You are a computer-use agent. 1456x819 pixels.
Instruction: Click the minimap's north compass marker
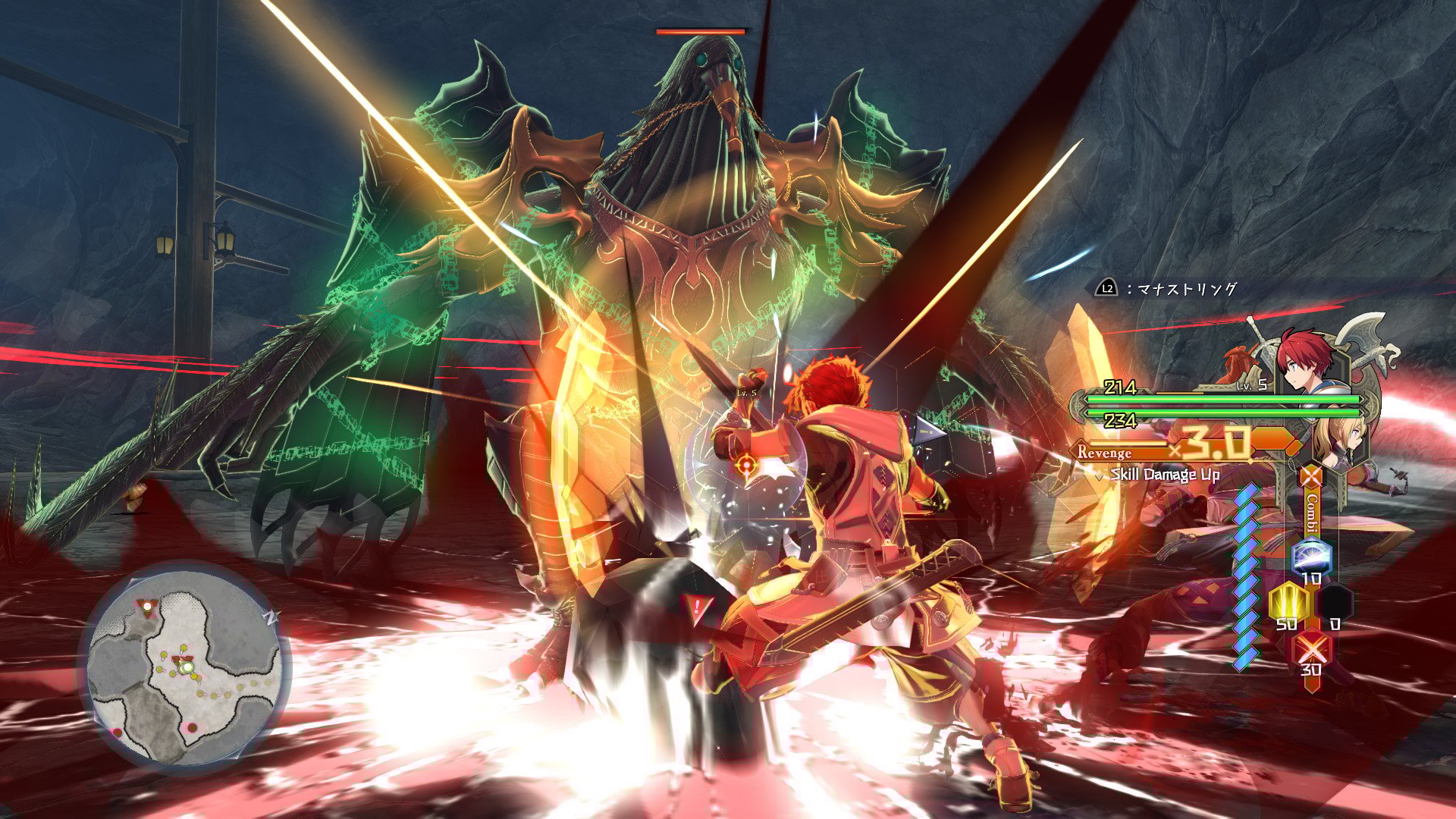[271, 617]
